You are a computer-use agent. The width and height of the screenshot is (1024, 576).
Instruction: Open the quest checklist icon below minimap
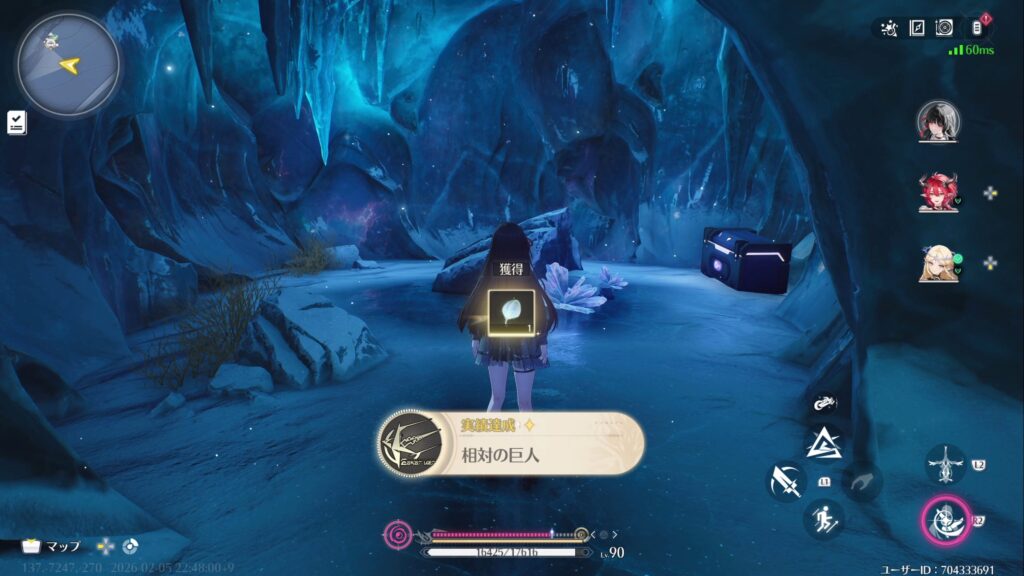(x=17, y=122)
